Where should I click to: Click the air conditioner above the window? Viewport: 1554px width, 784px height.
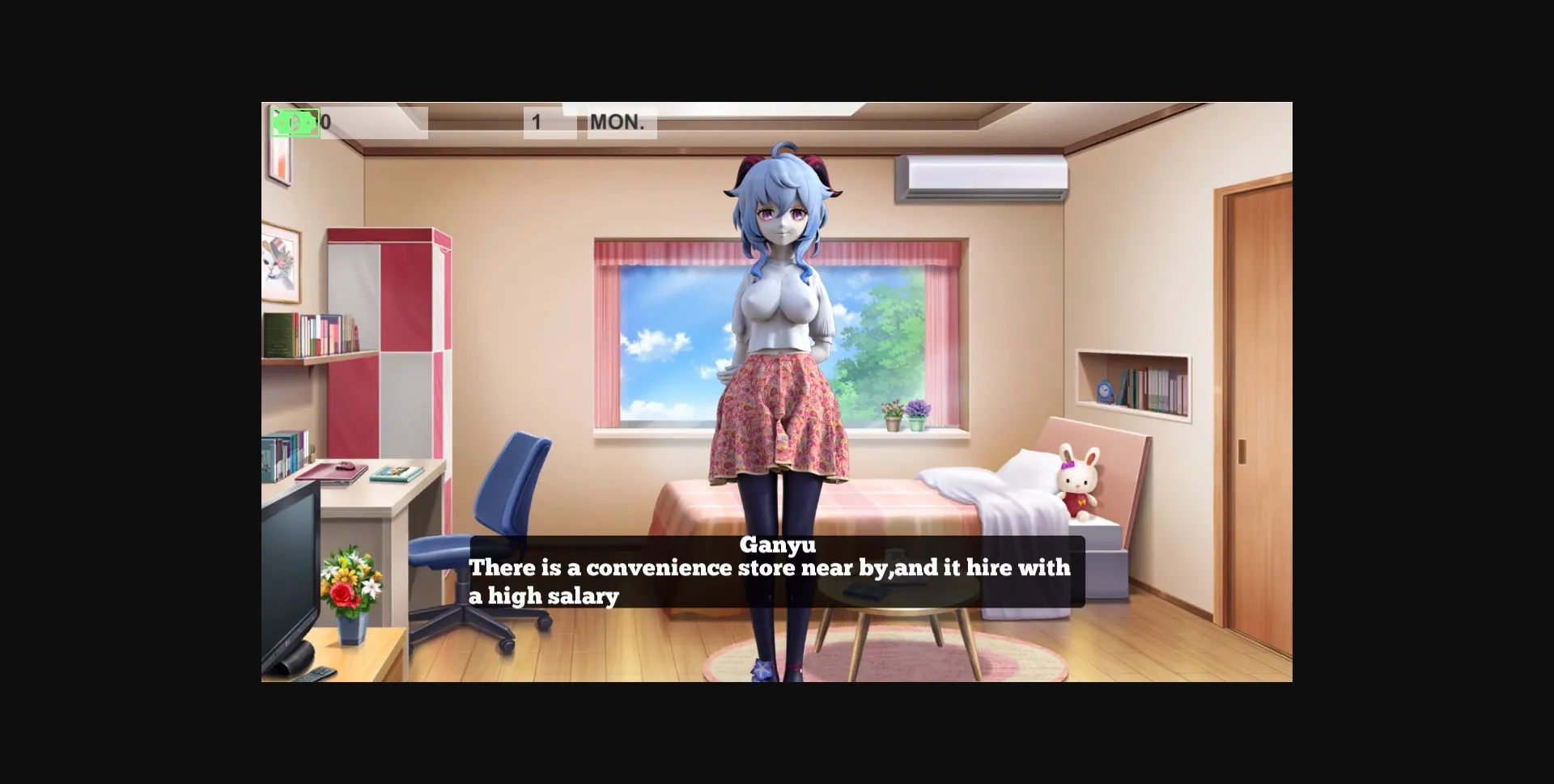982,180
